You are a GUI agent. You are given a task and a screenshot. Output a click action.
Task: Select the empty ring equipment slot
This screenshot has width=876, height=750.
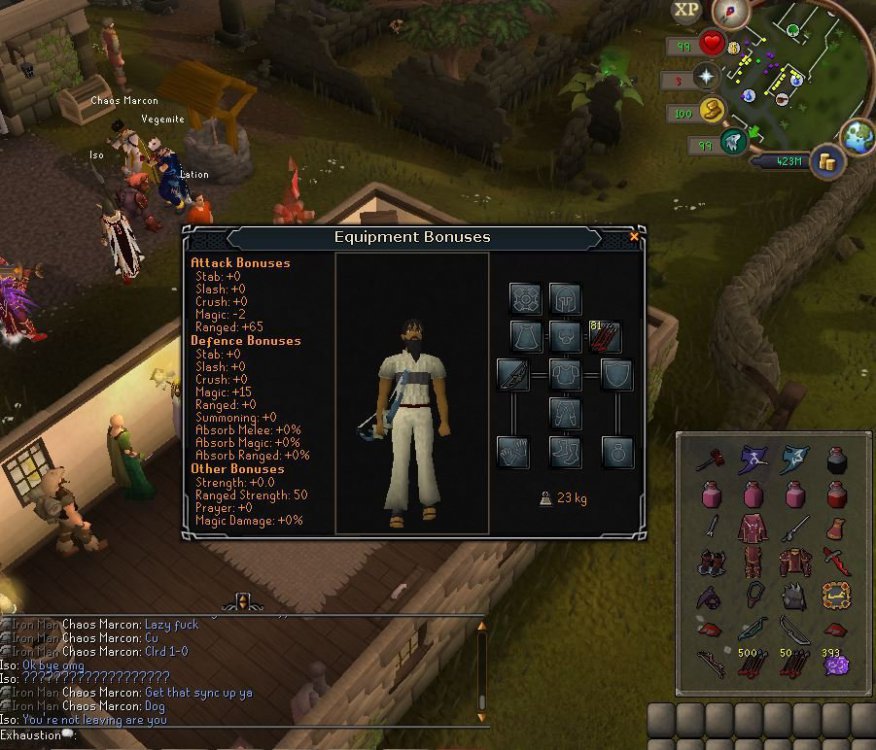[x=617, y=452]
